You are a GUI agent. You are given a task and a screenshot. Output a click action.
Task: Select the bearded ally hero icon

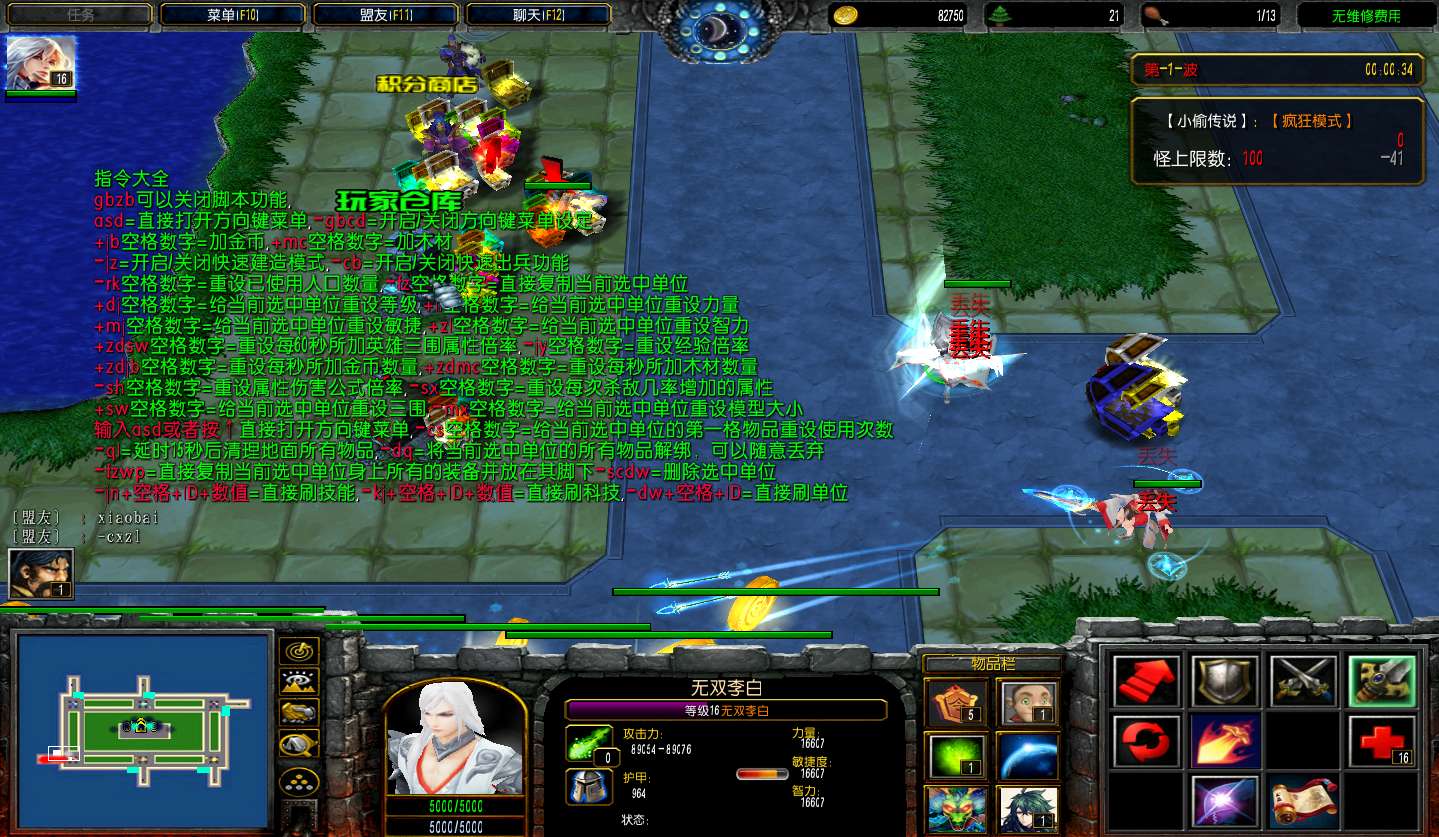click(x=41, y=575)
